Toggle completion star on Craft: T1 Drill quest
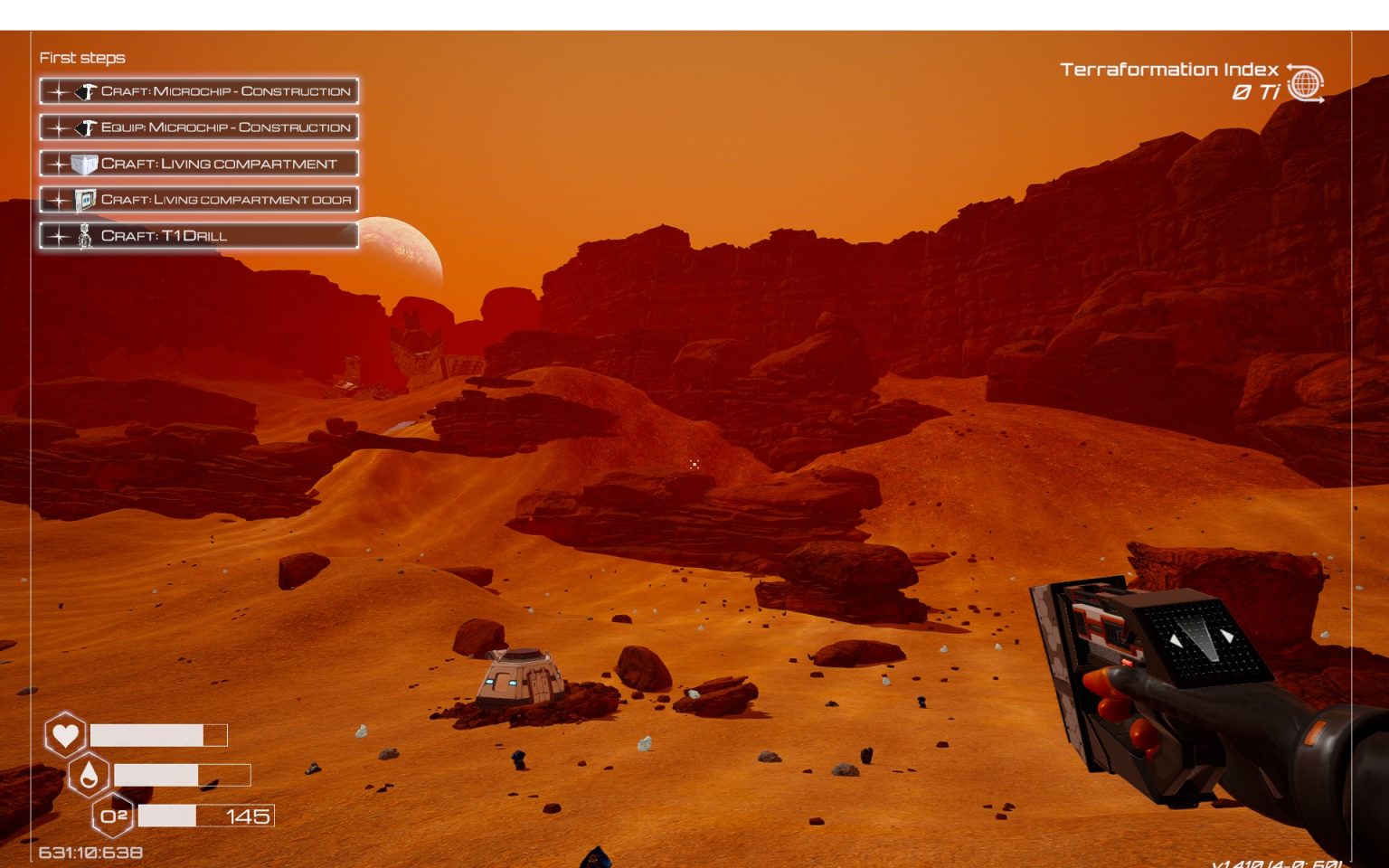This screenshot has height=868, width=1389. pos(57,235)
